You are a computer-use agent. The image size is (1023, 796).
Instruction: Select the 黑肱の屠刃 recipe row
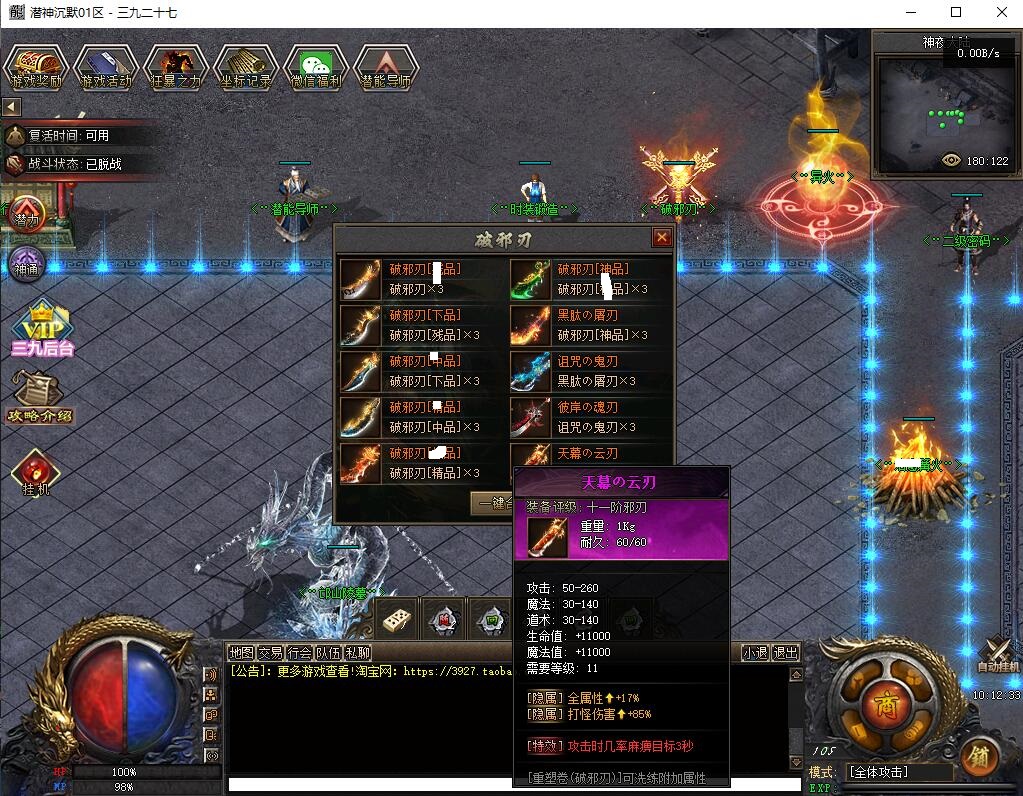click(590, 325)
